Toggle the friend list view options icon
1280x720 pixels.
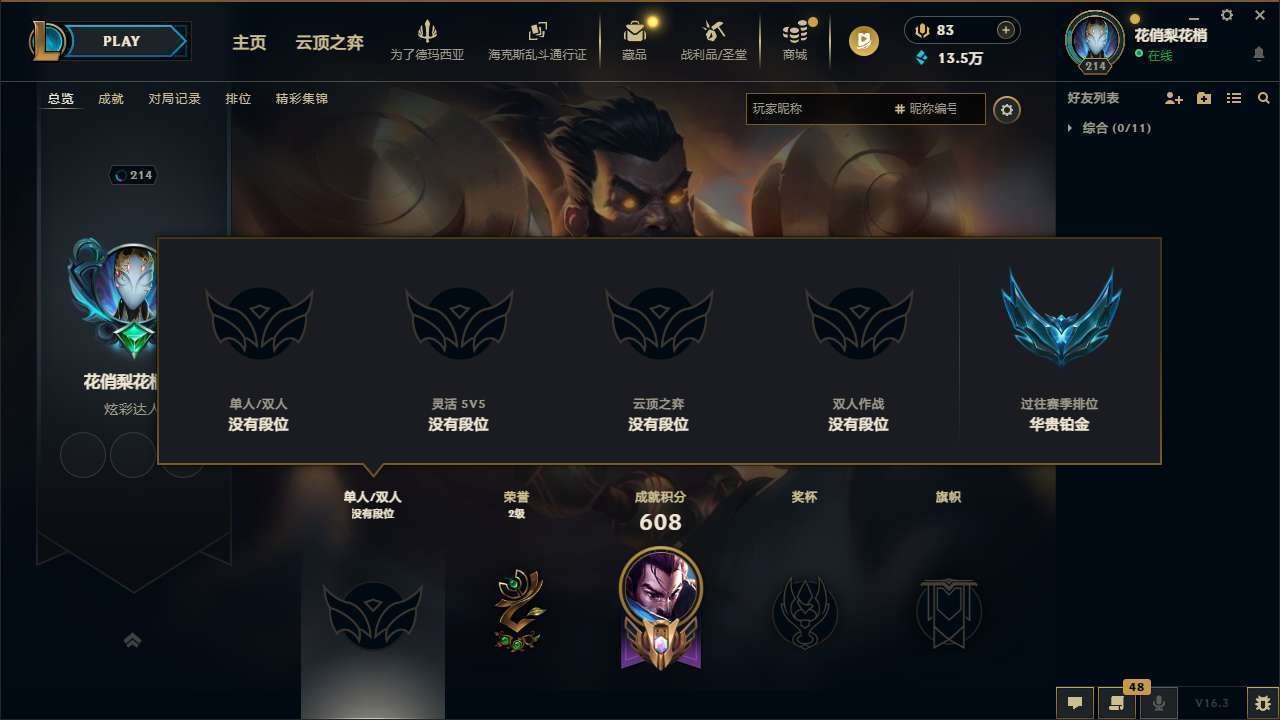pyautogui.click(x=1234, y=98)
